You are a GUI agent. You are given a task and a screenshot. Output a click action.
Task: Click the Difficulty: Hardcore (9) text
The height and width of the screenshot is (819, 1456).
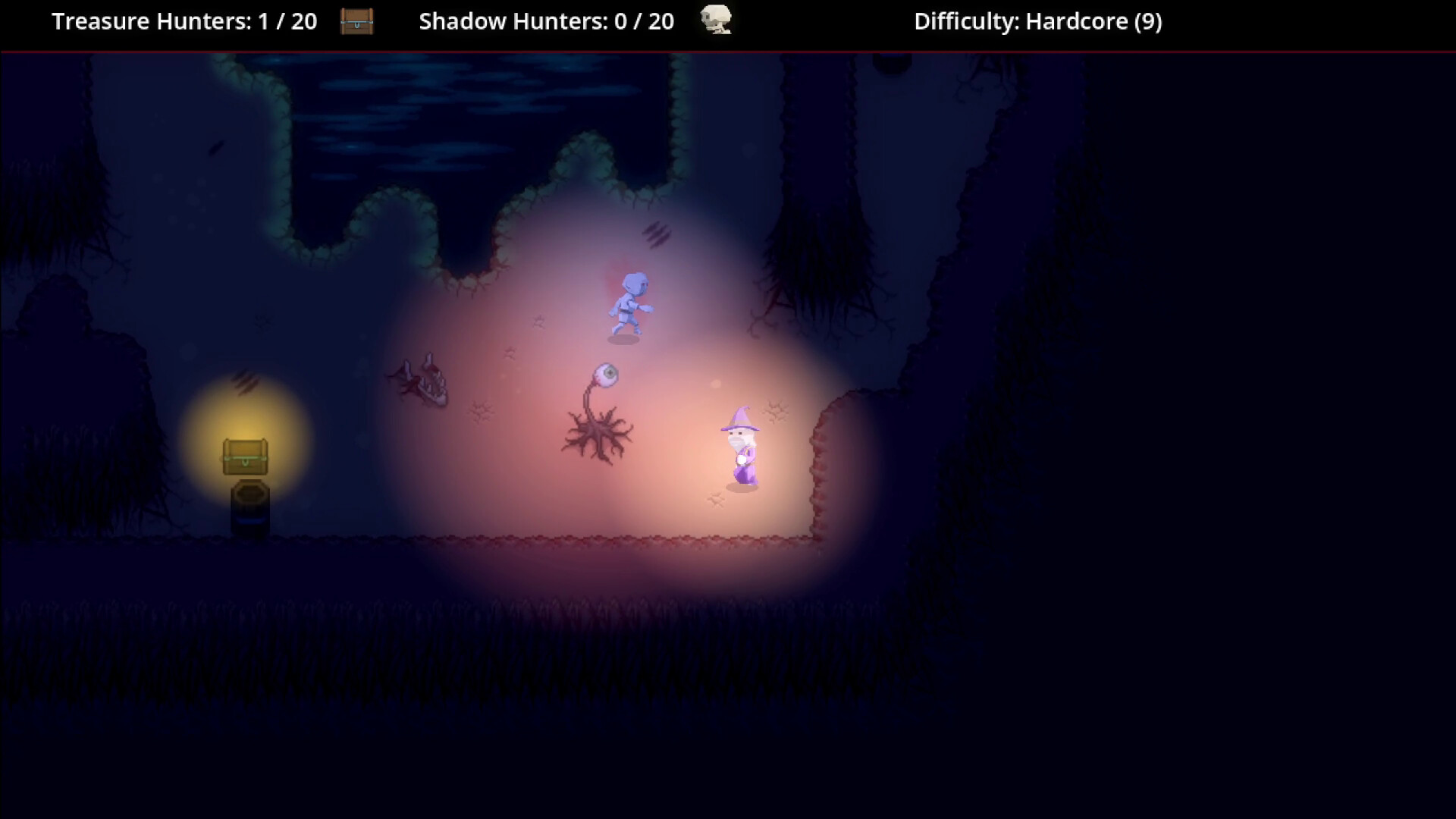pyautogui.click(x=1037, y=21)
